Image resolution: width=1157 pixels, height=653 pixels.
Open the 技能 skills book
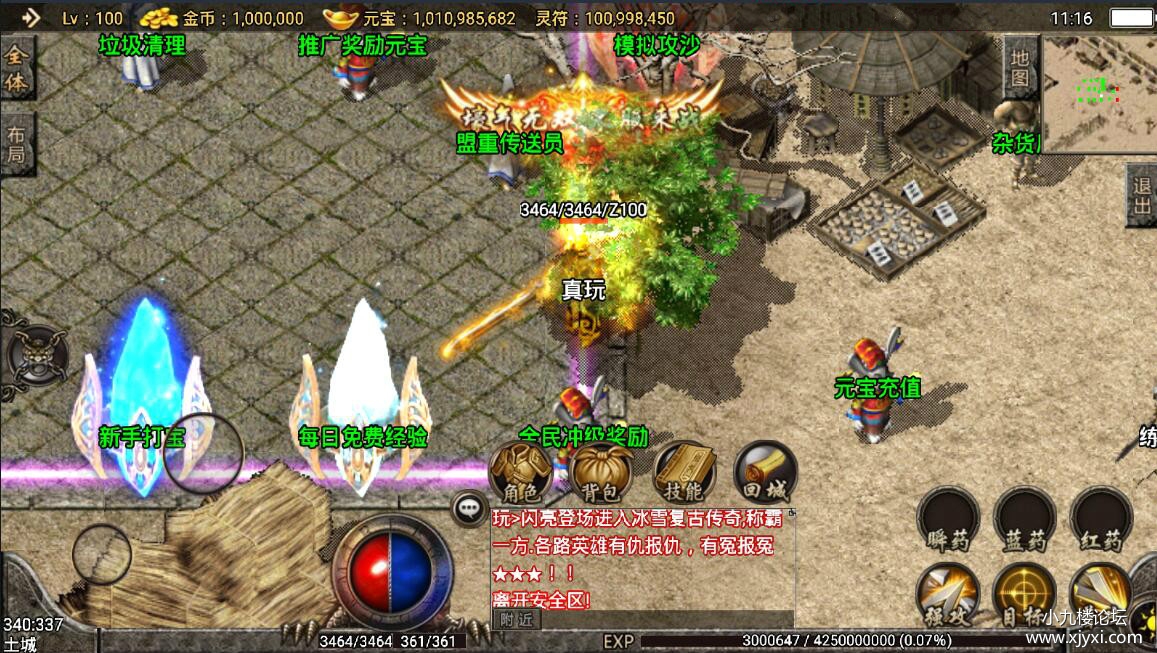coord(684,472)
